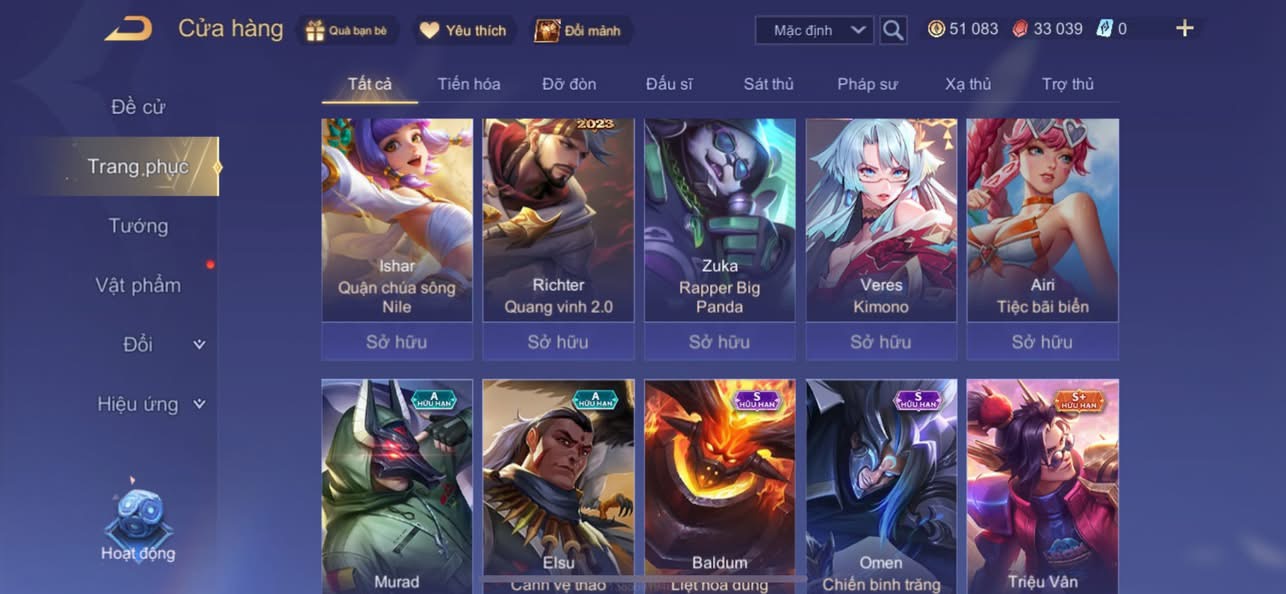Choose the Veres Kimono skin card
The image size is (1286, 594).
click(881, 220)
